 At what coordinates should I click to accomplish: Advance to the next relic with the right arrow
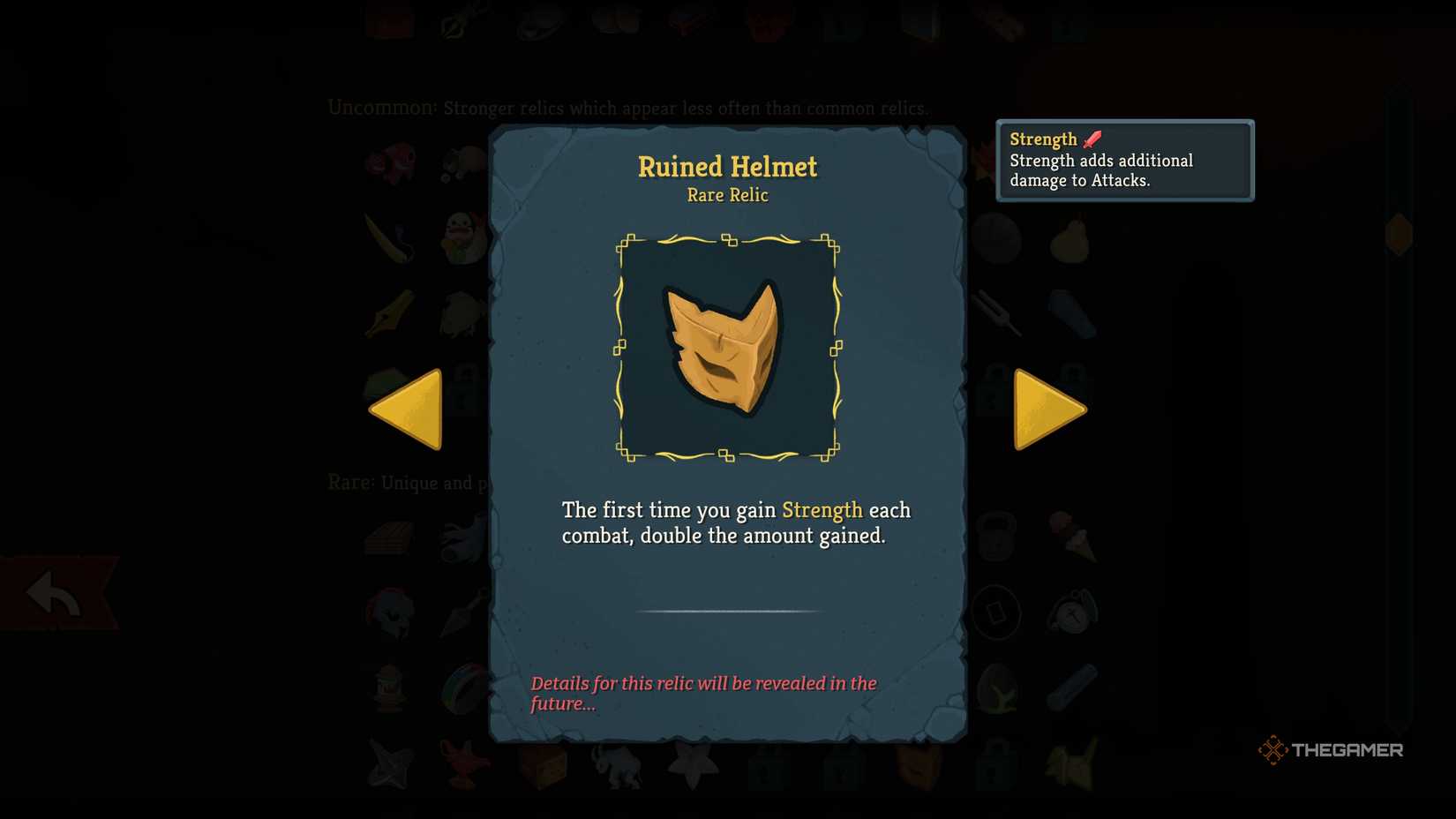1050,408
